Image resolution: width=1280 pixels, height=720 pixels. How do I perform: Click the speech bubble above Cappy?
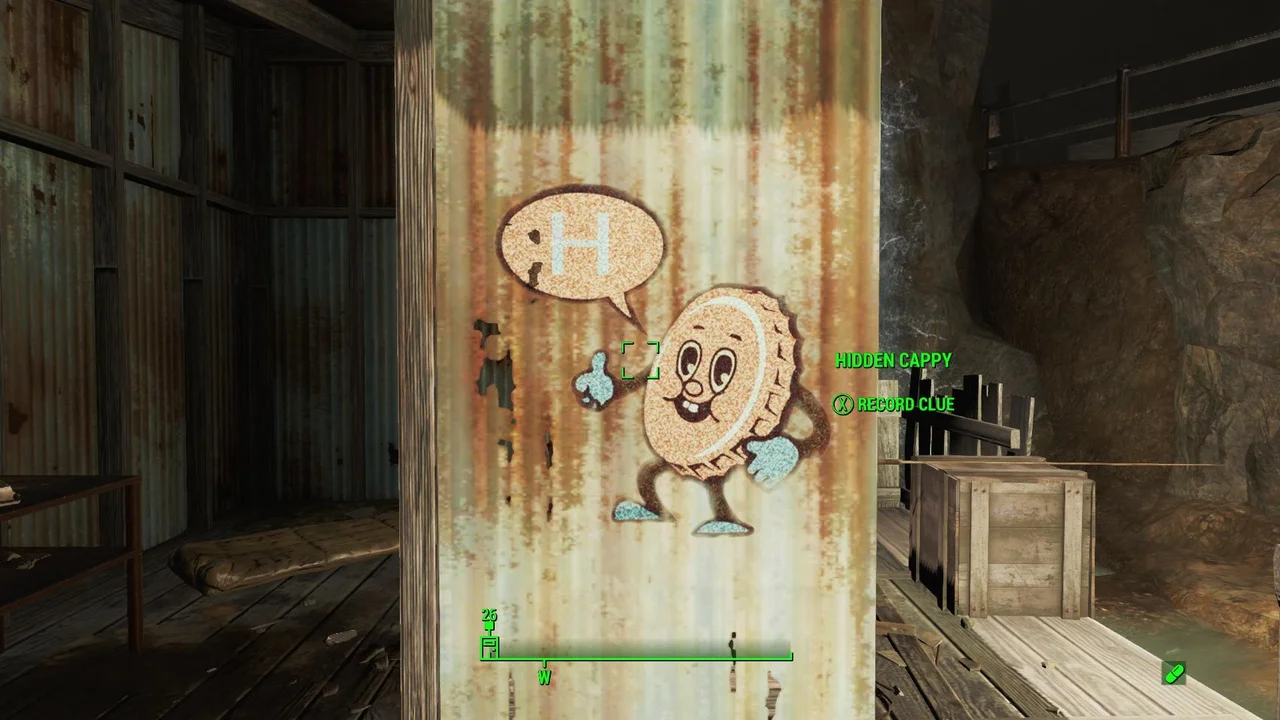585,245
